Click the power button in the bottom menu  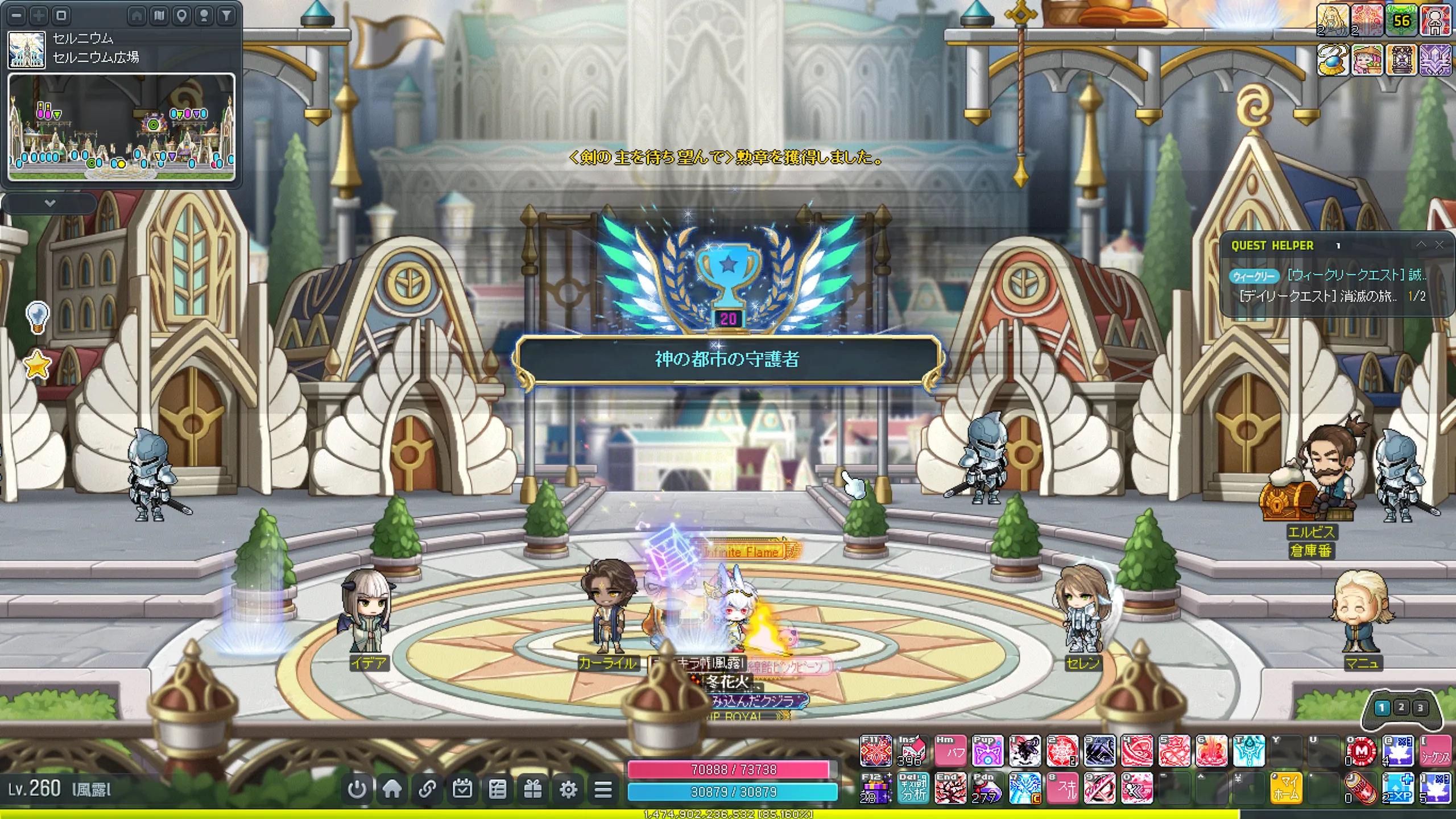click(x=357, y=789)
